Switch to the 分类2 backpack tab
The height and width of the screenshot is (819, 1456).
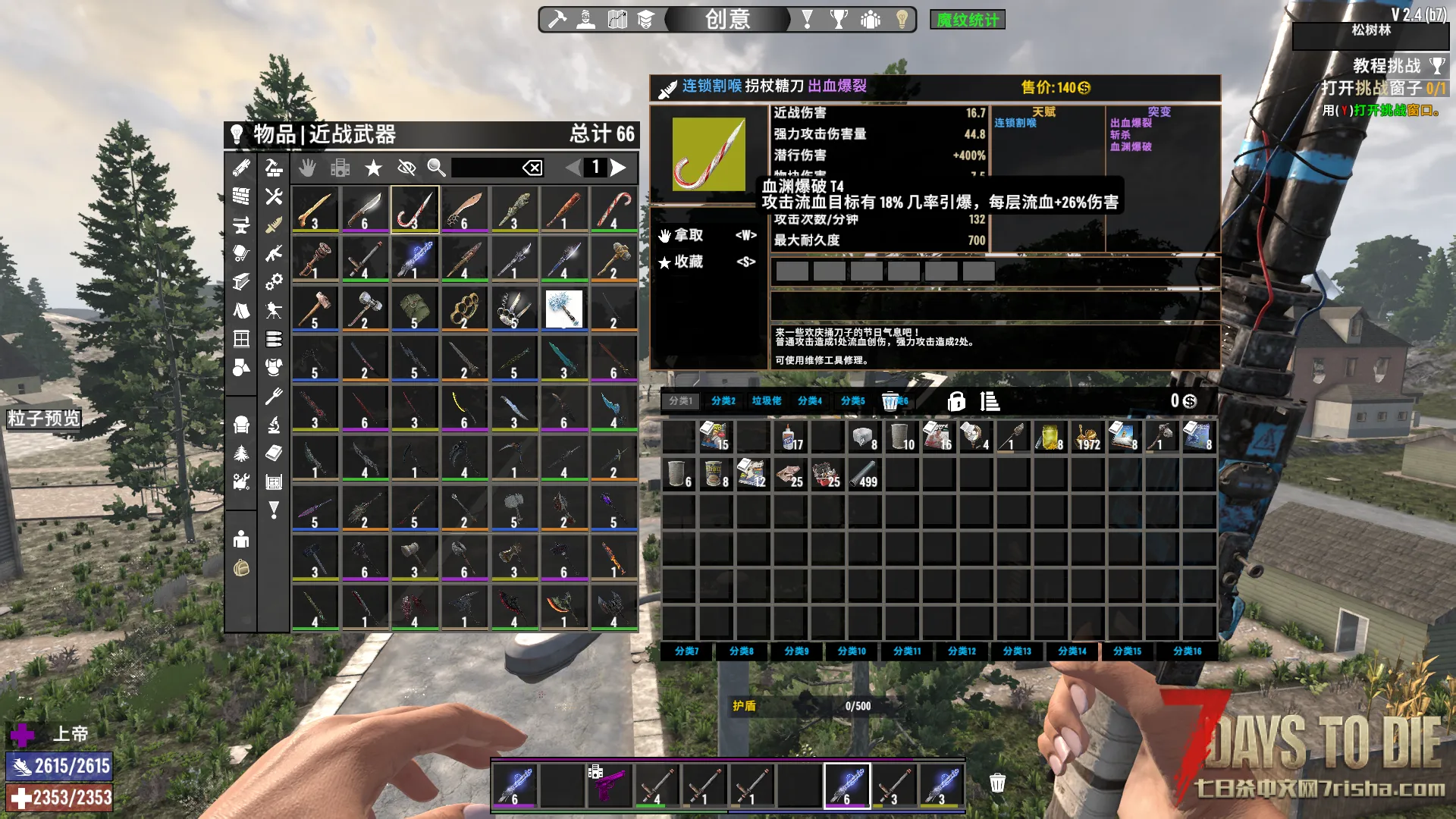pyautogui.click(x=723, y=401)
